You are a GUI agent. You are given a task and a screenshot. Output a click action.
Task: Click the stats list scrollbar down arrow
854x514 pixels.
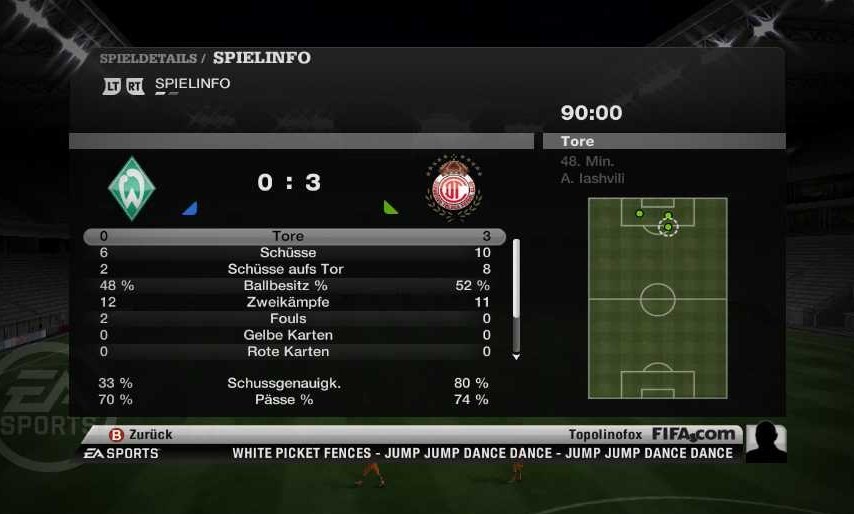coord(516,356)
